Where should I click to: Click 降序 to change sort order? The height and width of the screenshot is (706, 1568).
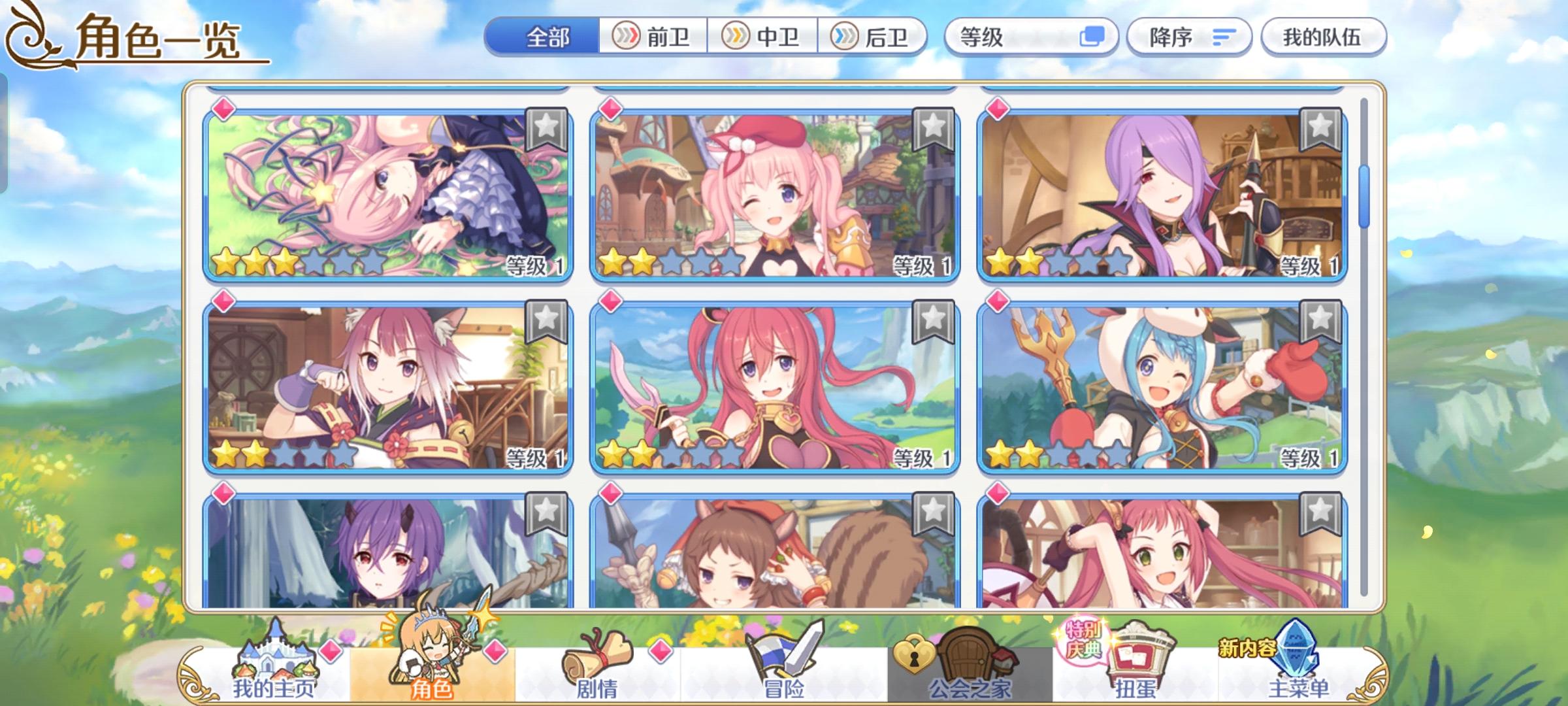pyautogui.click(x=1189, y=37)
